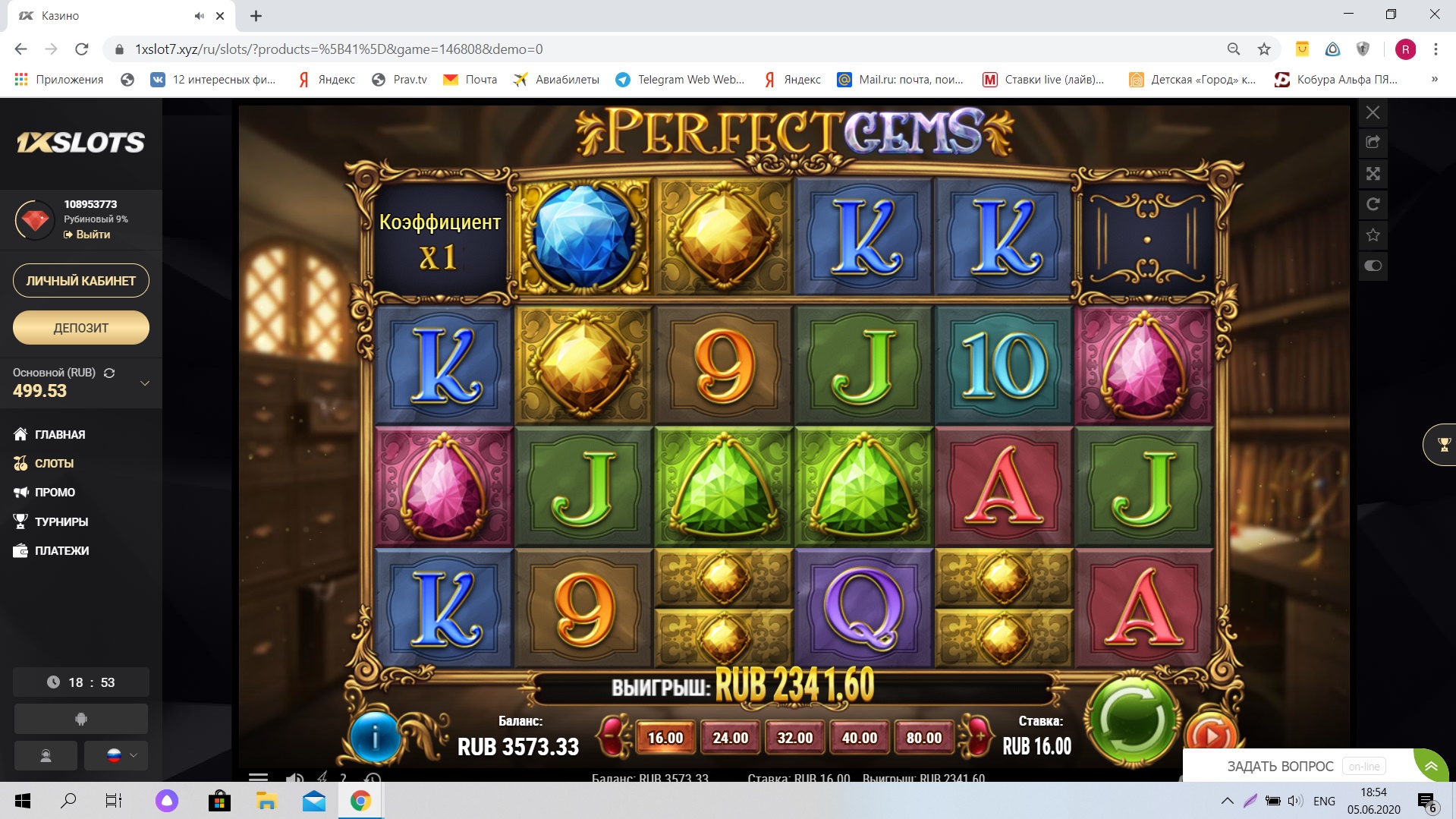1456x819 pixels.
Task: Increase the bet with the plus gem
Action: (x=977, y=736)
